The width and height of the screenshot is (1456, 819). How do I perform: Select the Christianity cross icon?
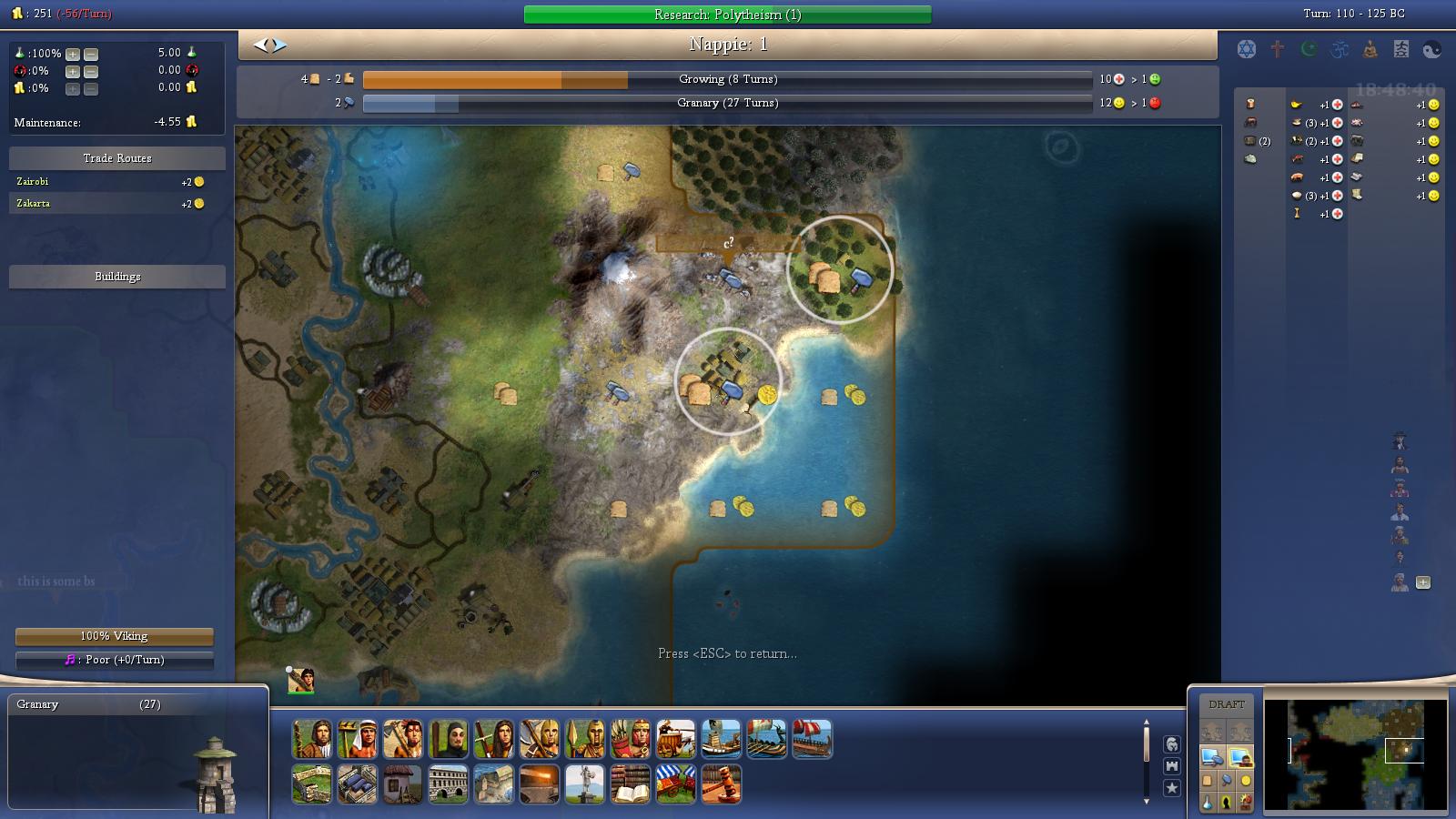click(1277, 49)
